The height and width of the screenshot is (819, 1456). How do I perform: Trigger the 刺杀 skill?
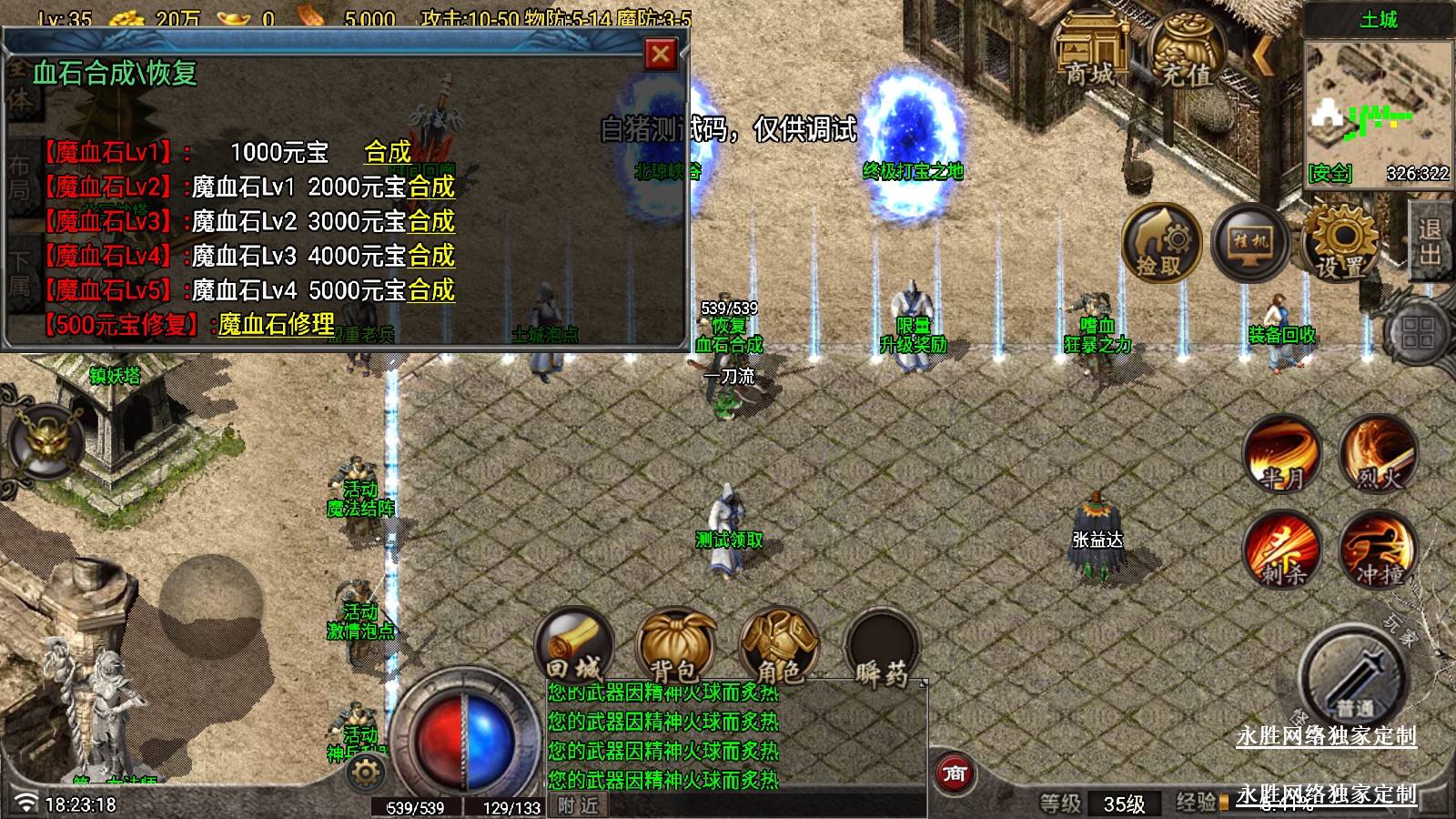1282,550
